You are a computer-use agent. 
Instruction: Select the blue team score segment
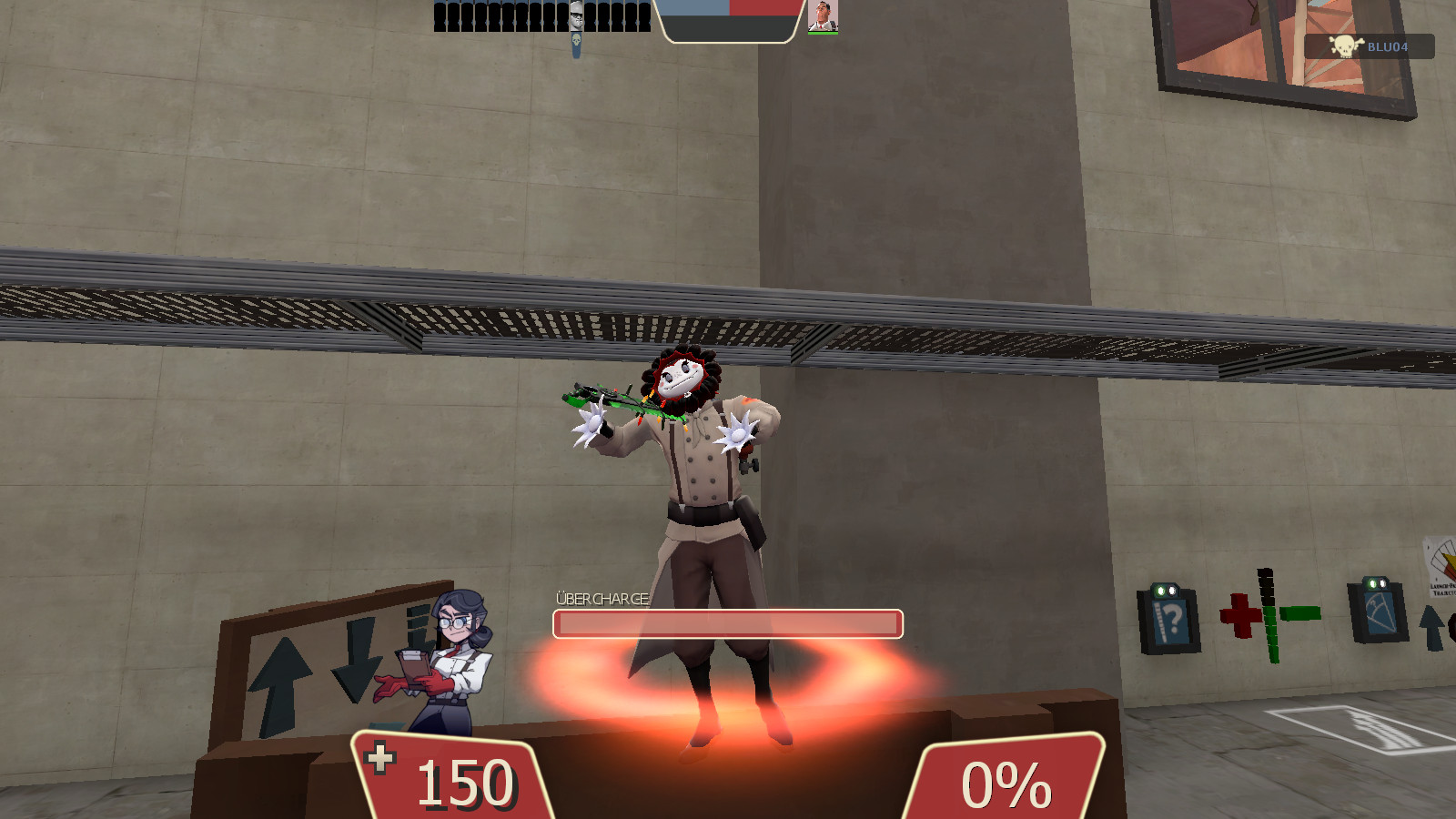click(x=693, y=7)
